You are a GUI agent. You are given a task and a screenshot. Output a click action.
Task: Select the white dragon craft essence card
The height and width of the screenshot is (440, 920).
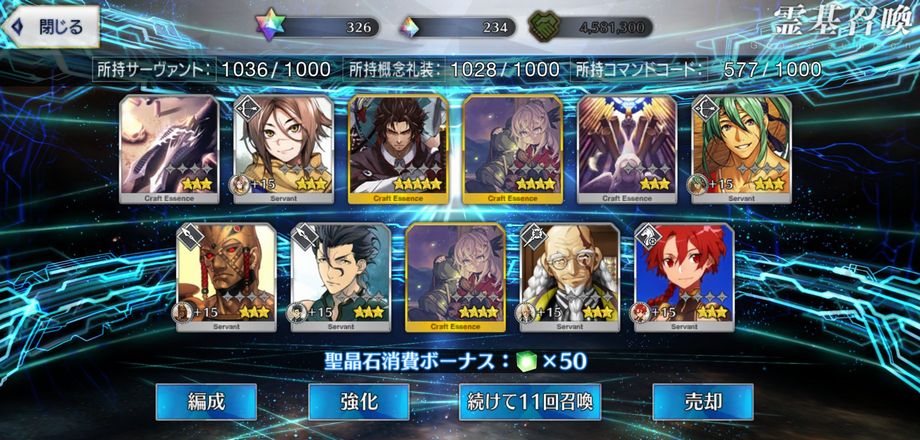point(169,148)
